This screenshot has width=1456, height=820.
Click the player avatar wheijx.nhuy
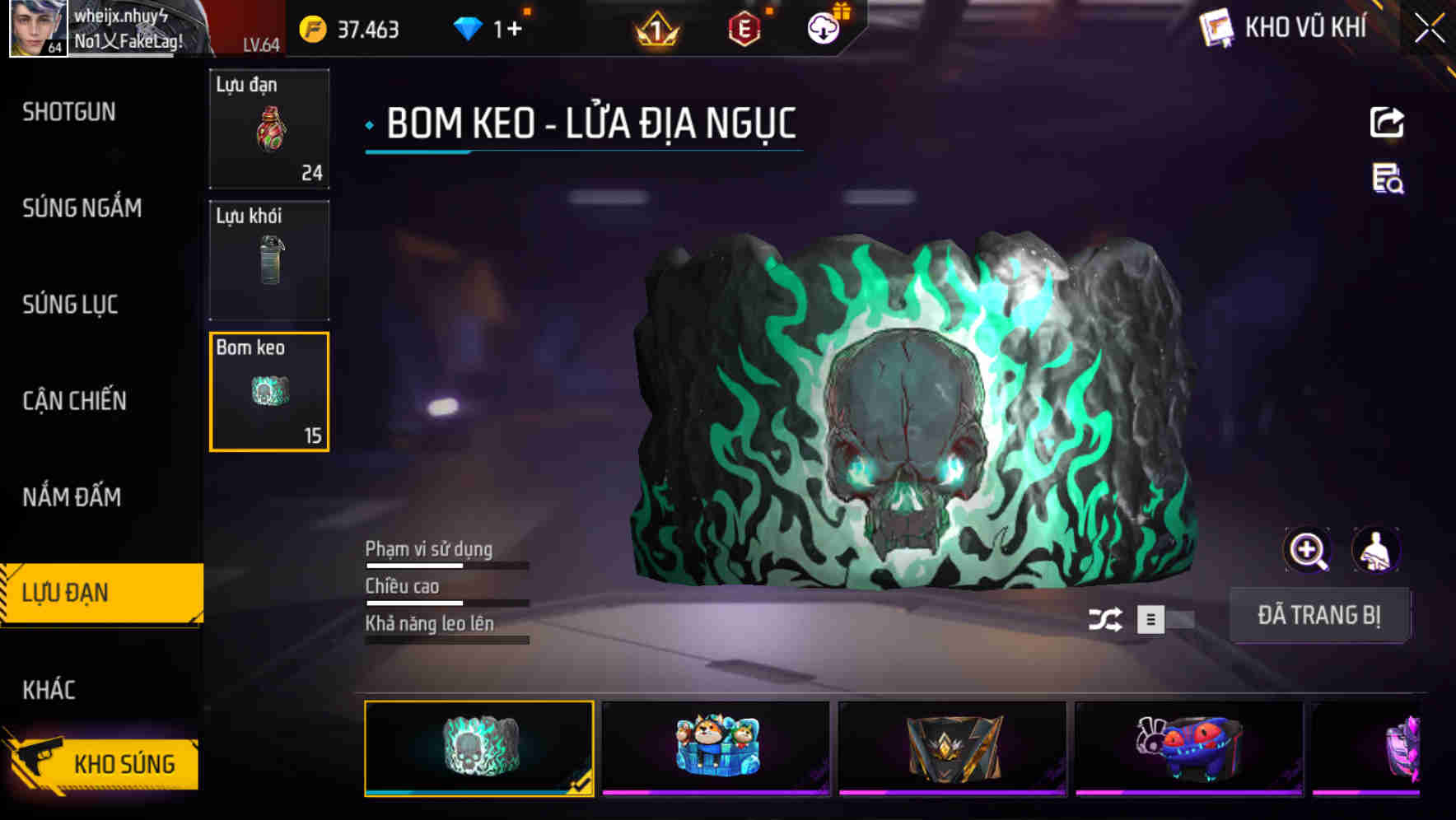(x=36, y=30)
